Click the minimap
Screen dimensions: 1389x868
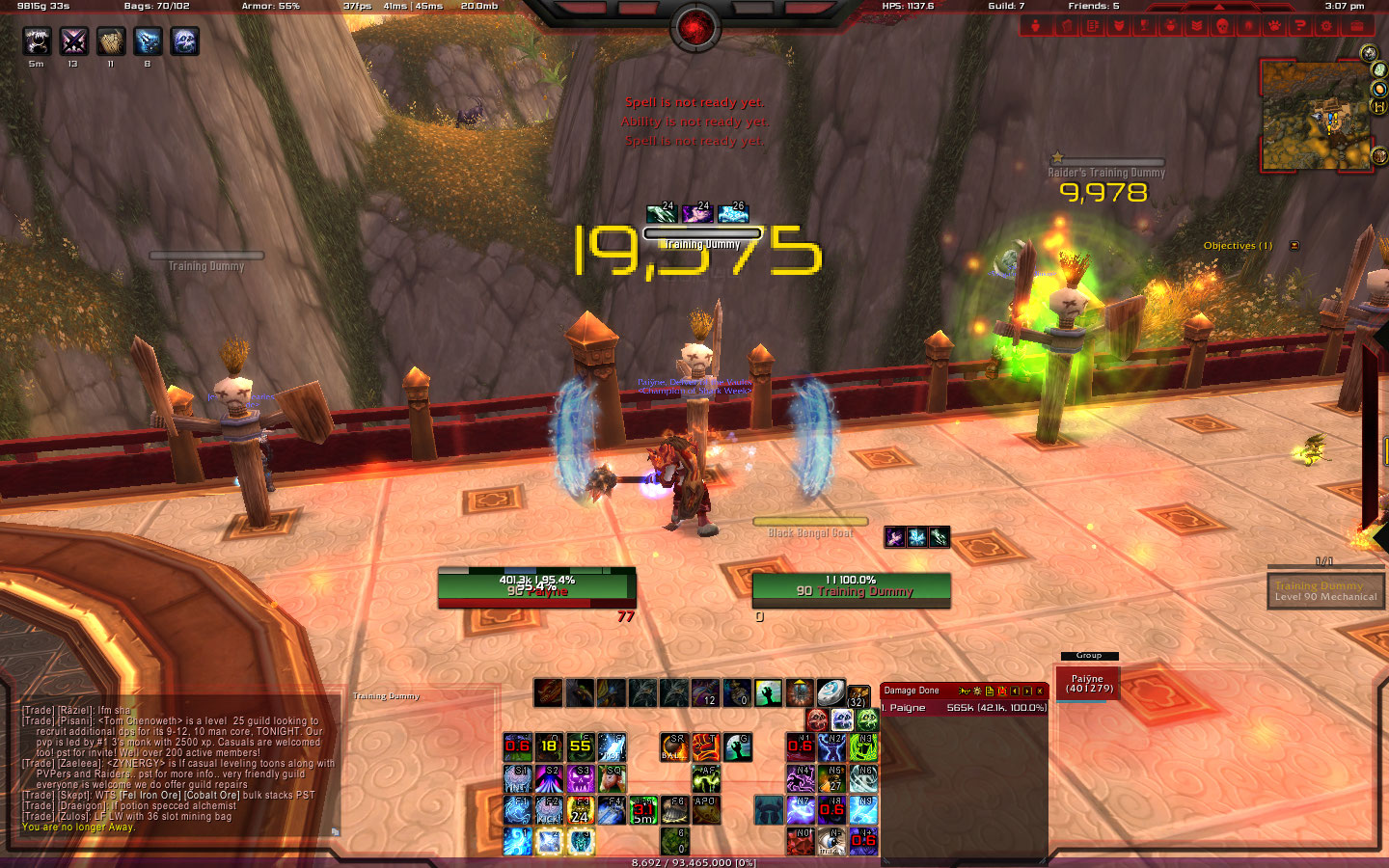(1316, 116)
